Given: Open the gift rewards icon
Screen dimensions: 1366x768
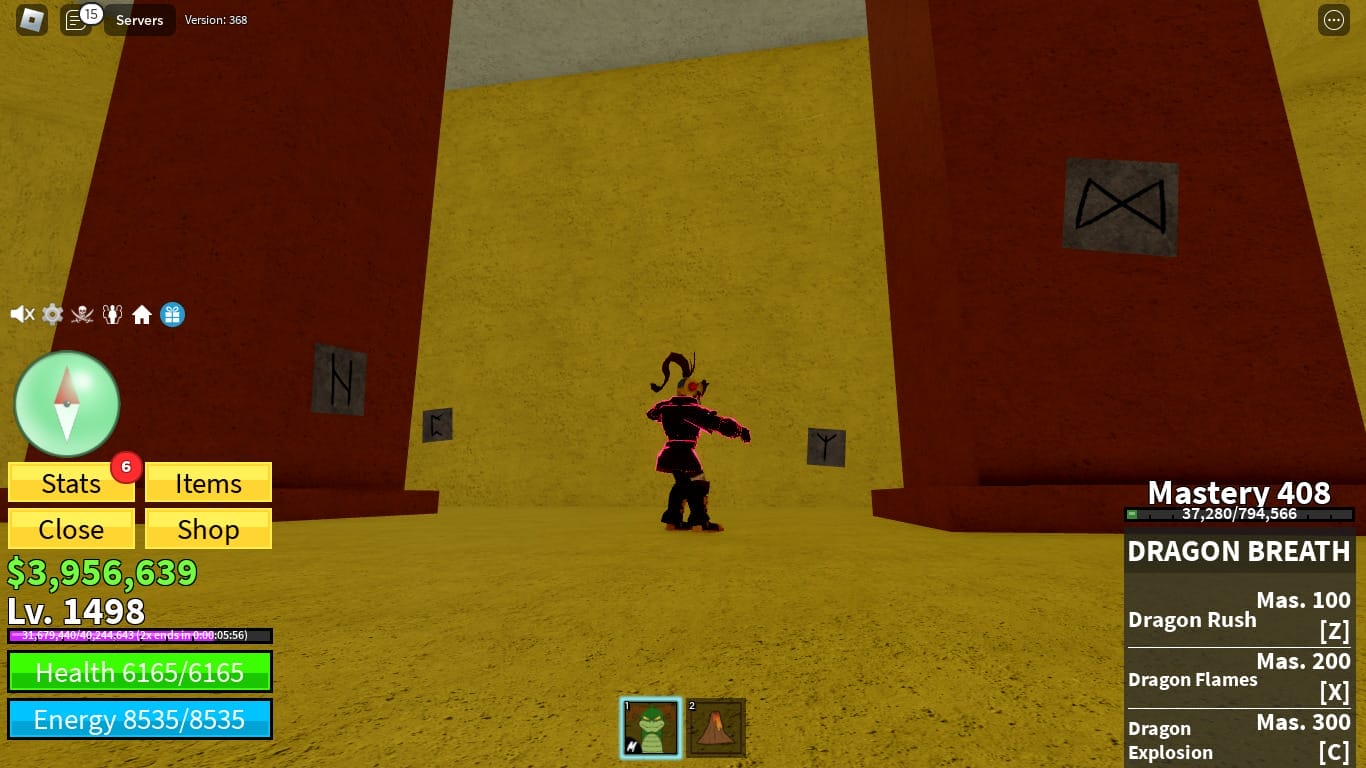Looking at the screenshot, I should [x=172, y=314].
